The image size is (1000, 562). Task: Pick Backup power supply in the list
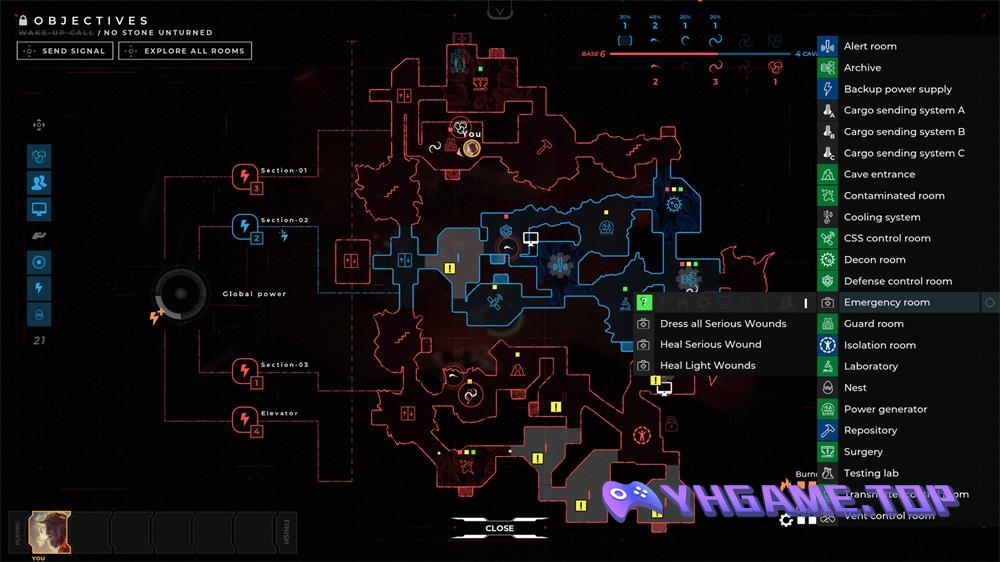[898, 89]
